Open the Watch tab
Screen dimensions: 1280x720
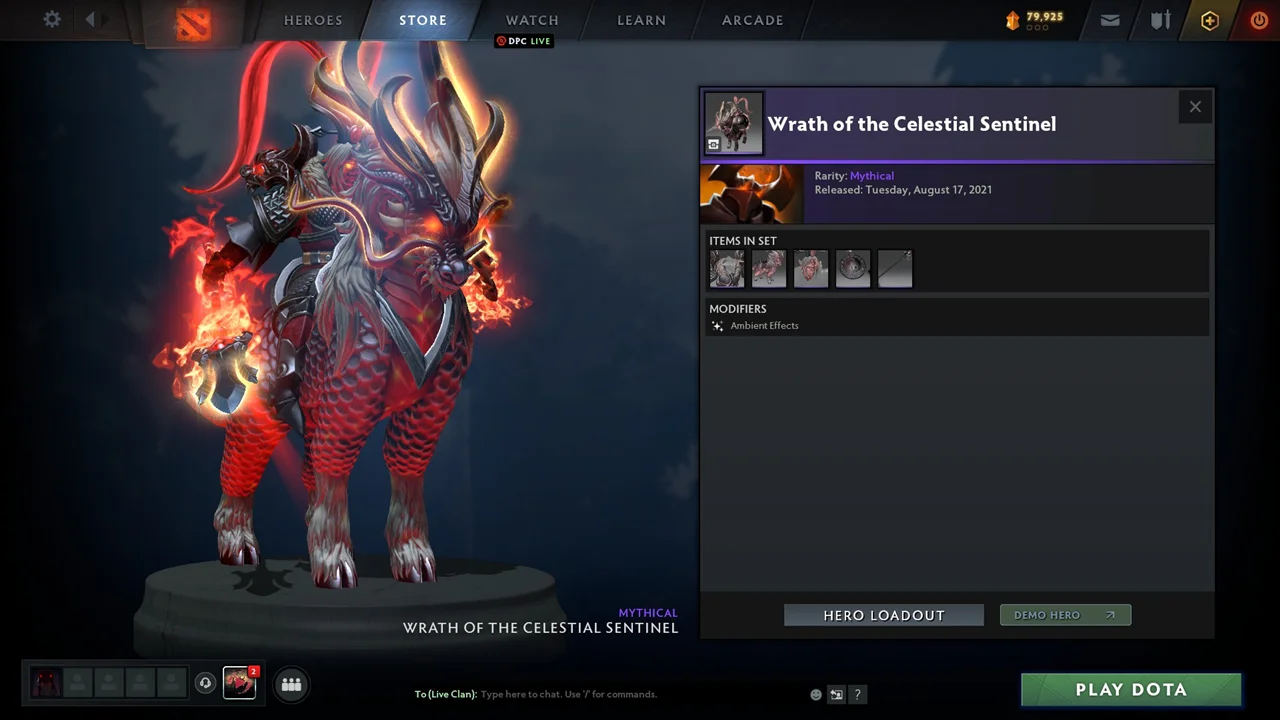tap(532, 20)
